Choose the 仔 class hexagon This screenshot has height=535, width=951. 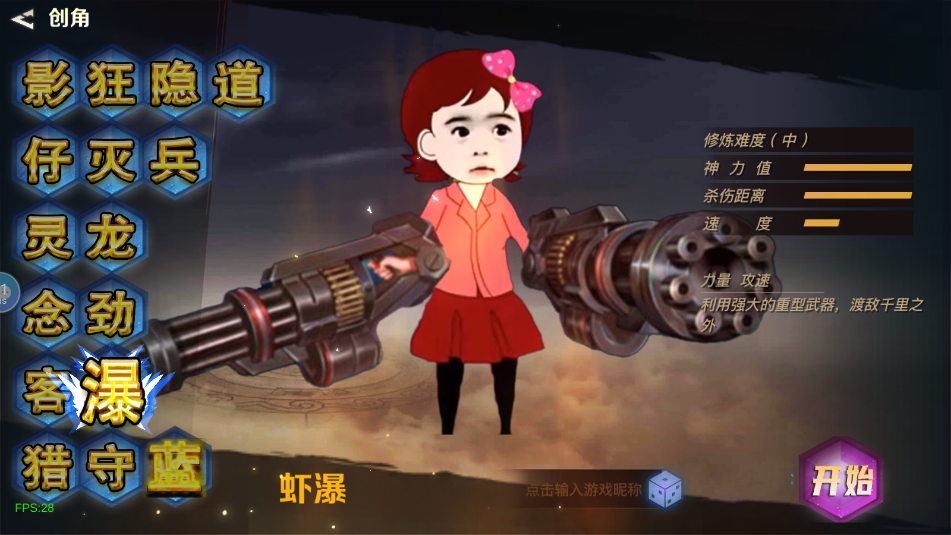(48, 161)
